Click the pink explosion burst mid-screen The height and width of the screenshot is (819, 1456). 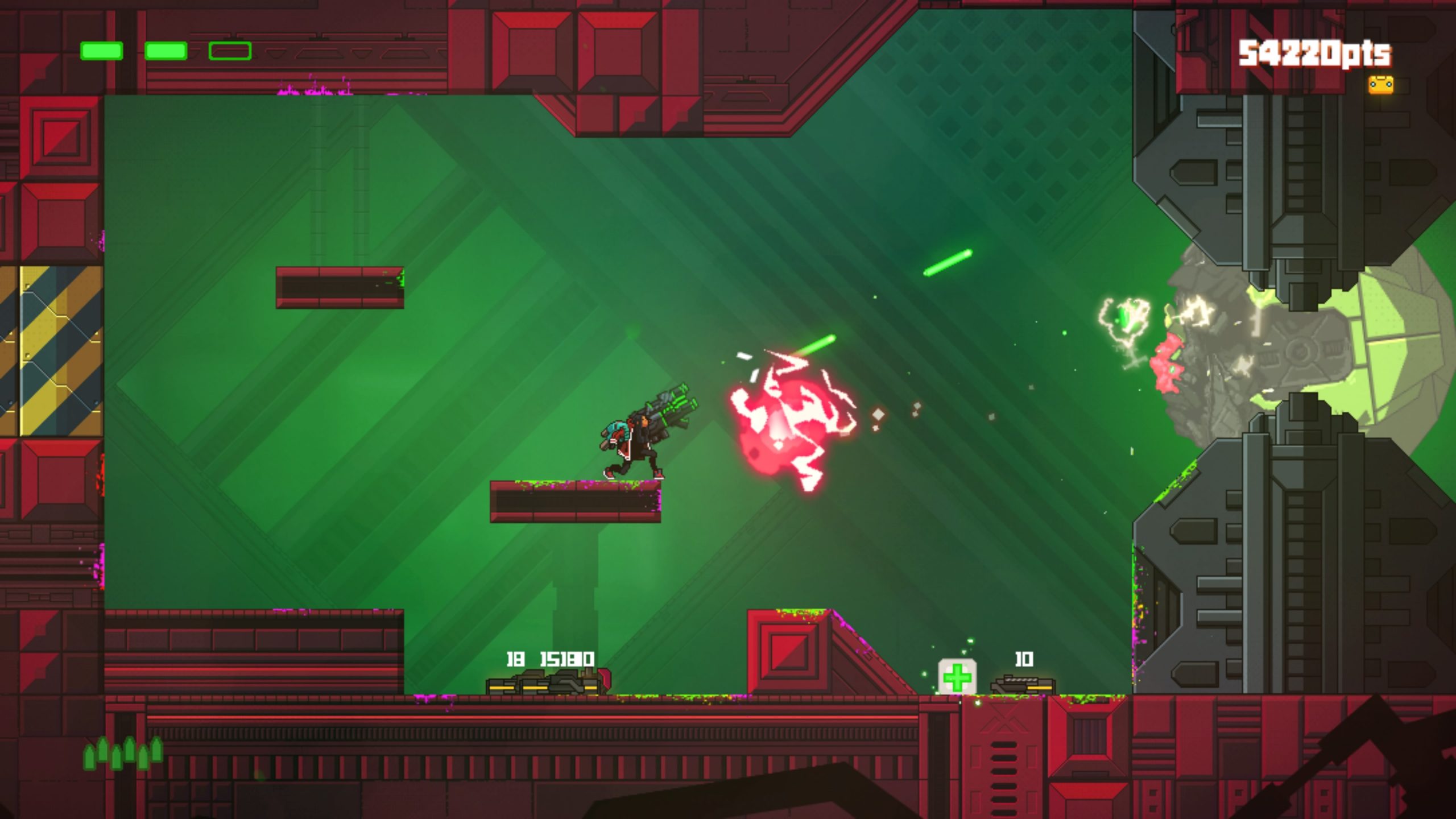(x=791, y=427)
